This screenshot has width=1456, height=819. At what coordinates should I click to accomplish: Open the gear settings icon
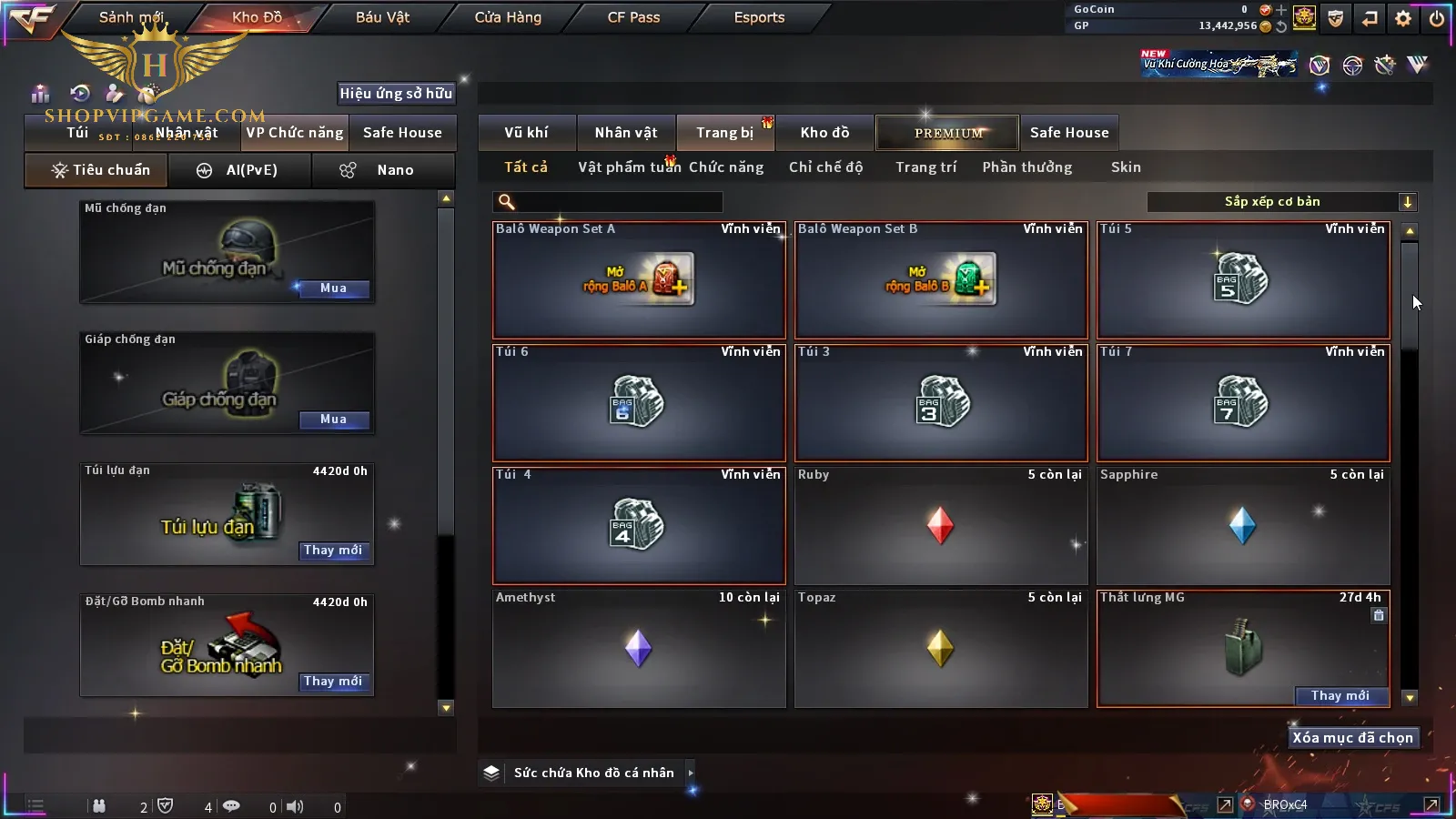1403,18
